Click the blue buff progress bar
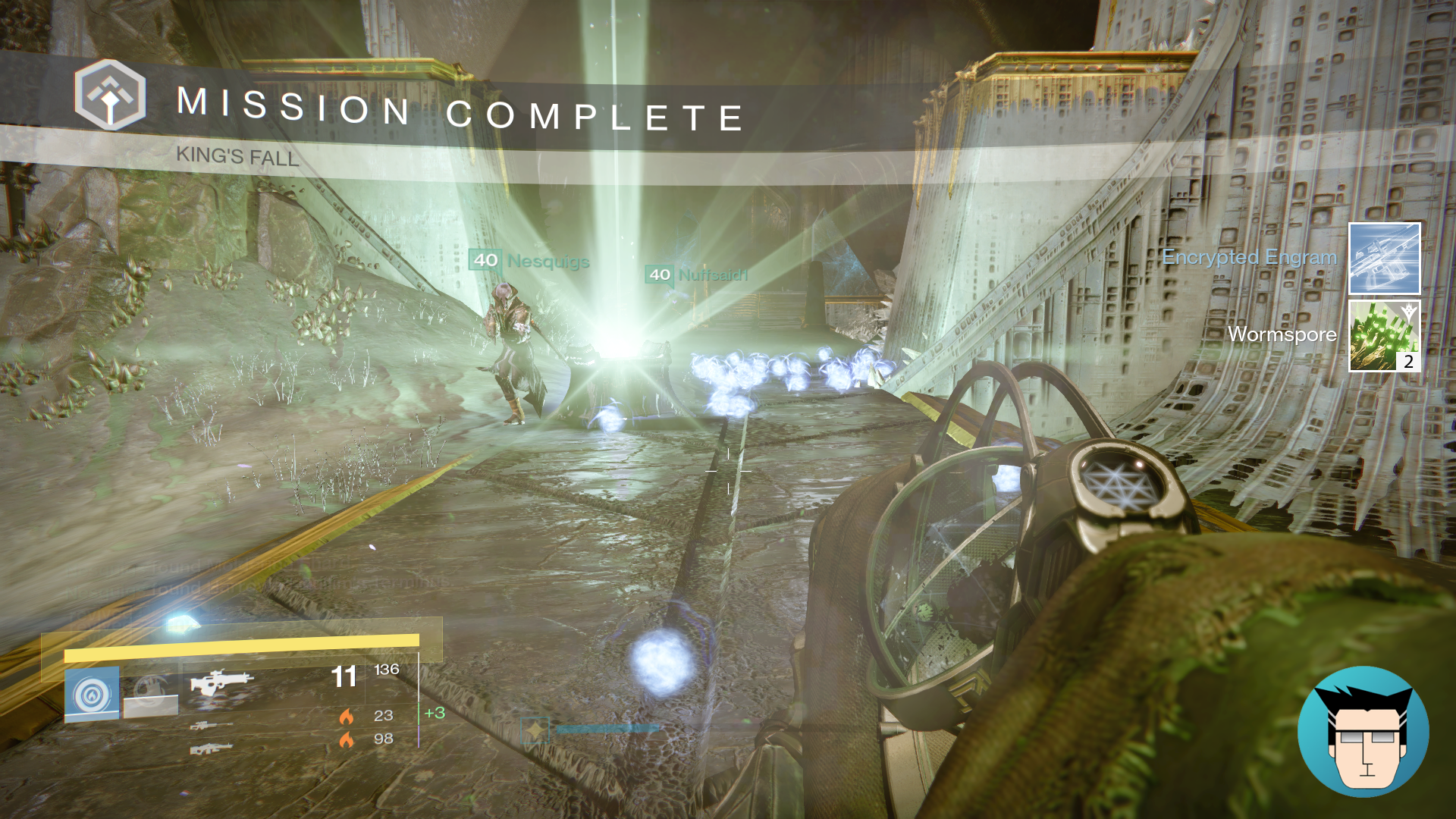Screen dimensions: 1456x819 [x=607, y=729]
